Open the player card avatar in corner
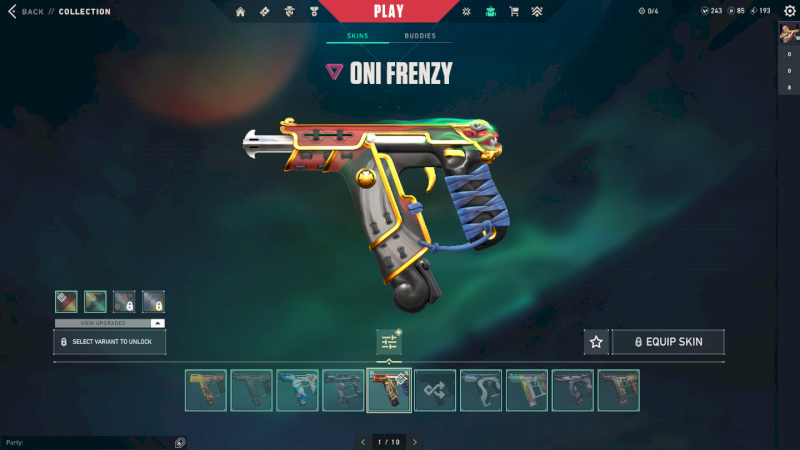Viewport: 800px width, 450px height. pos(788,33)
